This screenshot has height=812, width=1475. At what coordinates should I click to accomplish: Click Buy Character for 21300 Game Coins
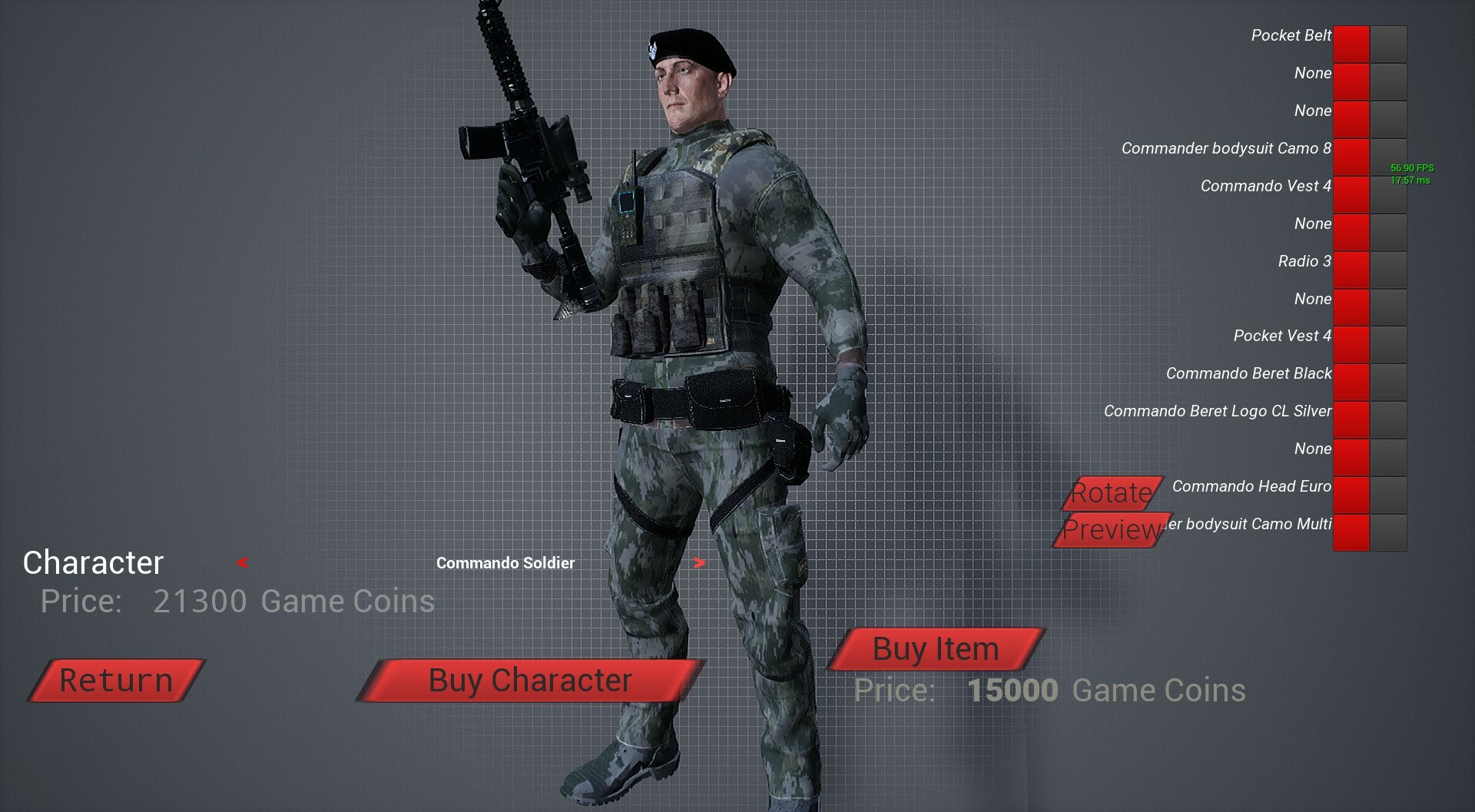(529, 680)
